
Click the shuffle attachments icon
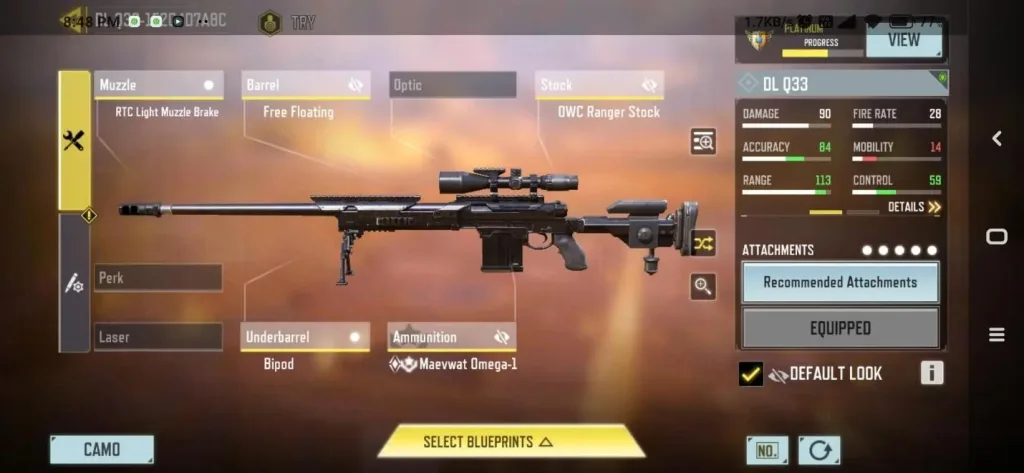(703, 243)
